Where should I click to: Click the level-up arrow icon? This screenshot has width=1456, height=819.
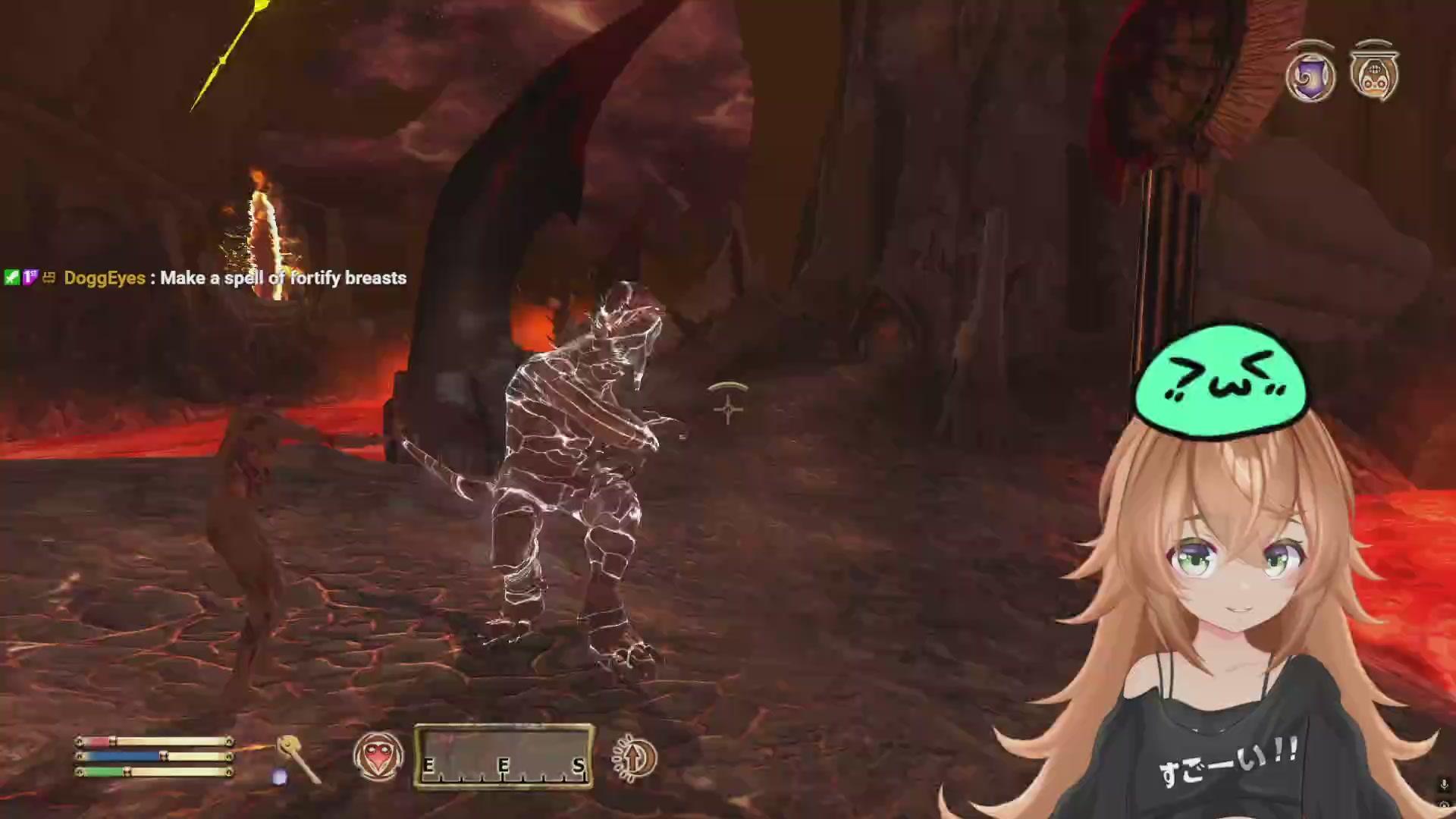(x=633, y=758)
